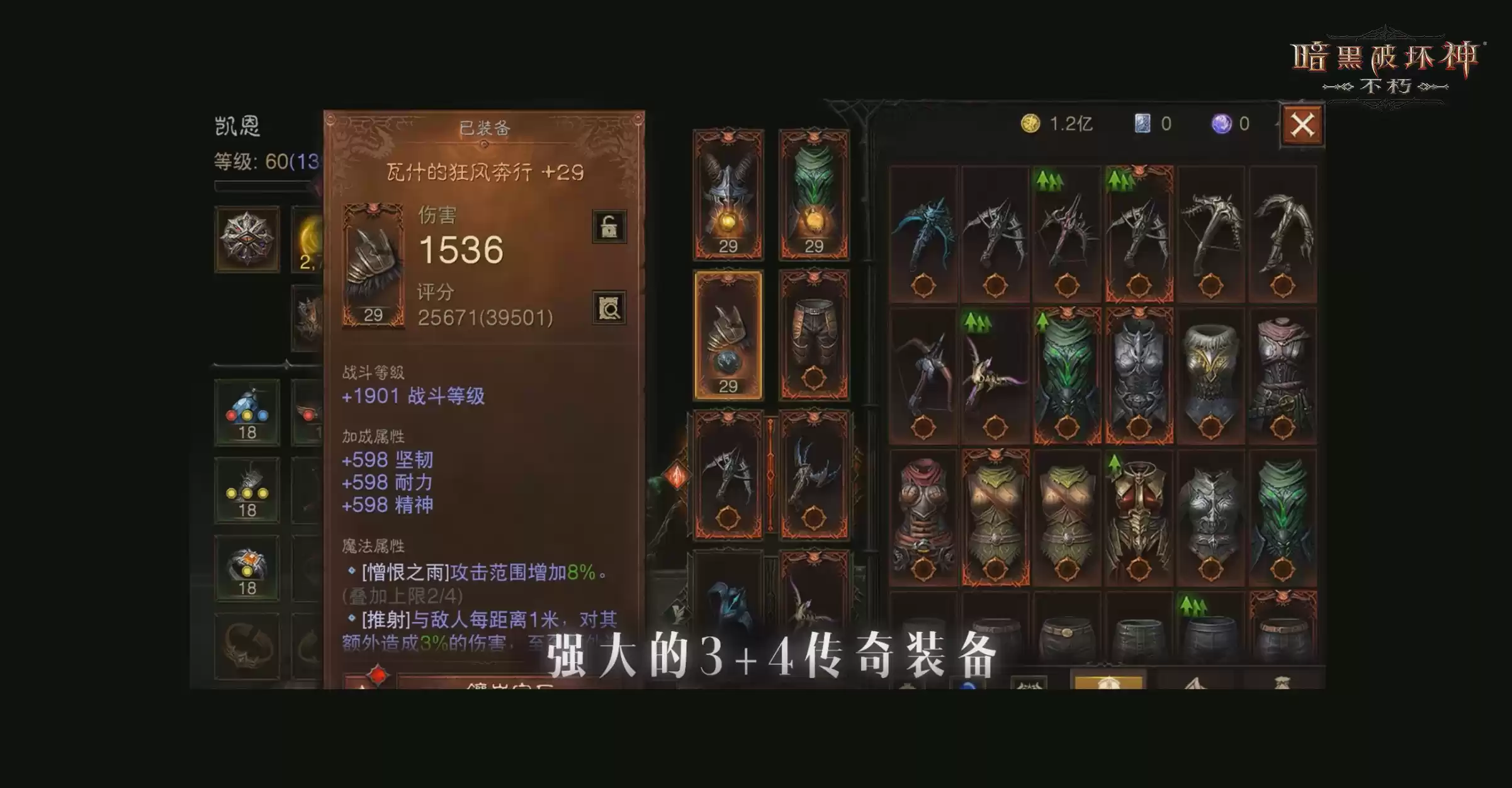Screen dimensions: 1512x788
Task: Select the equipped helmet showing +29
Action: [728, 189]
